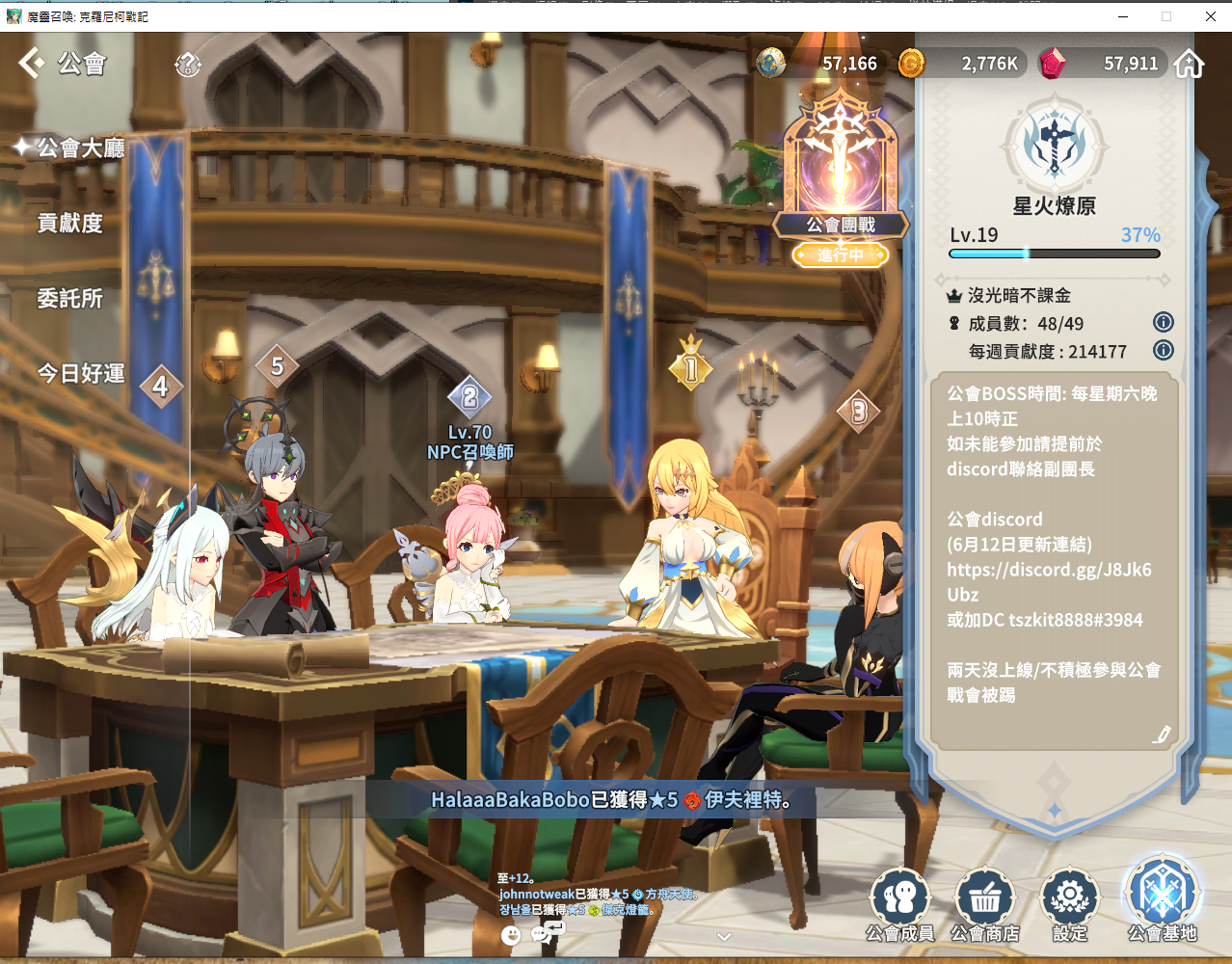1232x964 pixels.
Task: Go back using the arrow beside 公會
Action: 31,64
